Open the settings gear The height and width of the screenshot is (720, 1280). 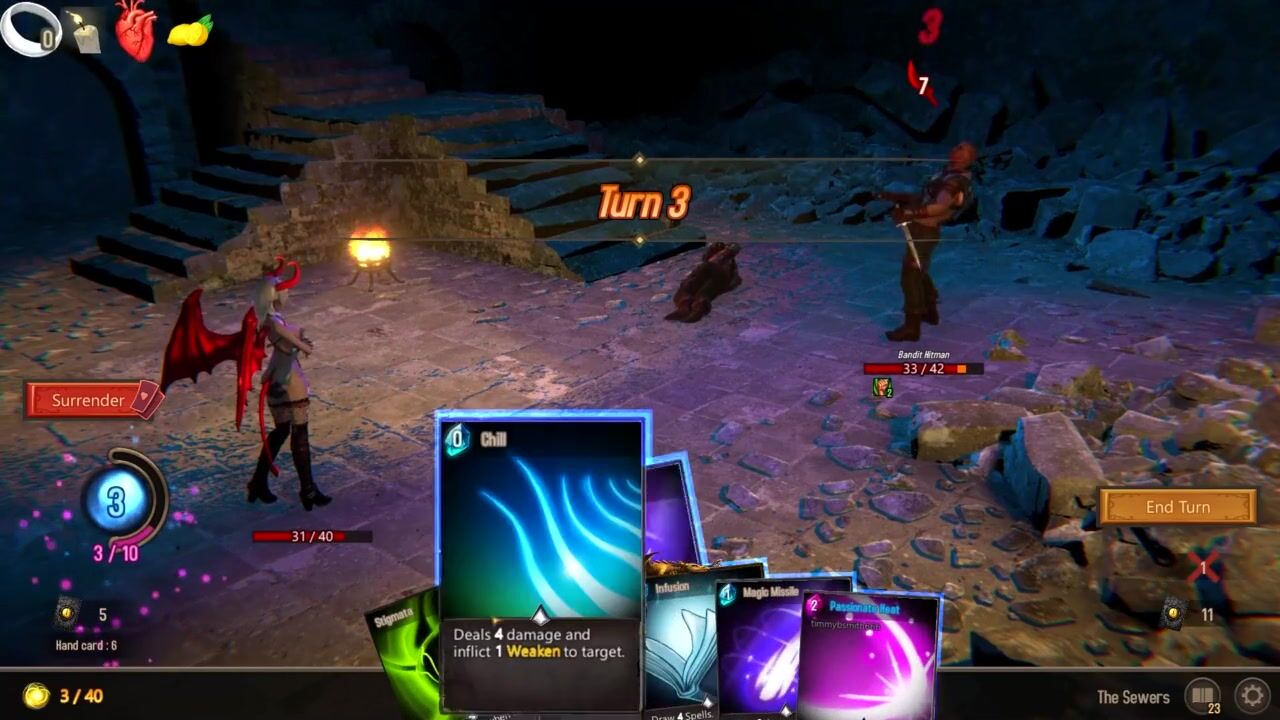tap(1252, 695)
